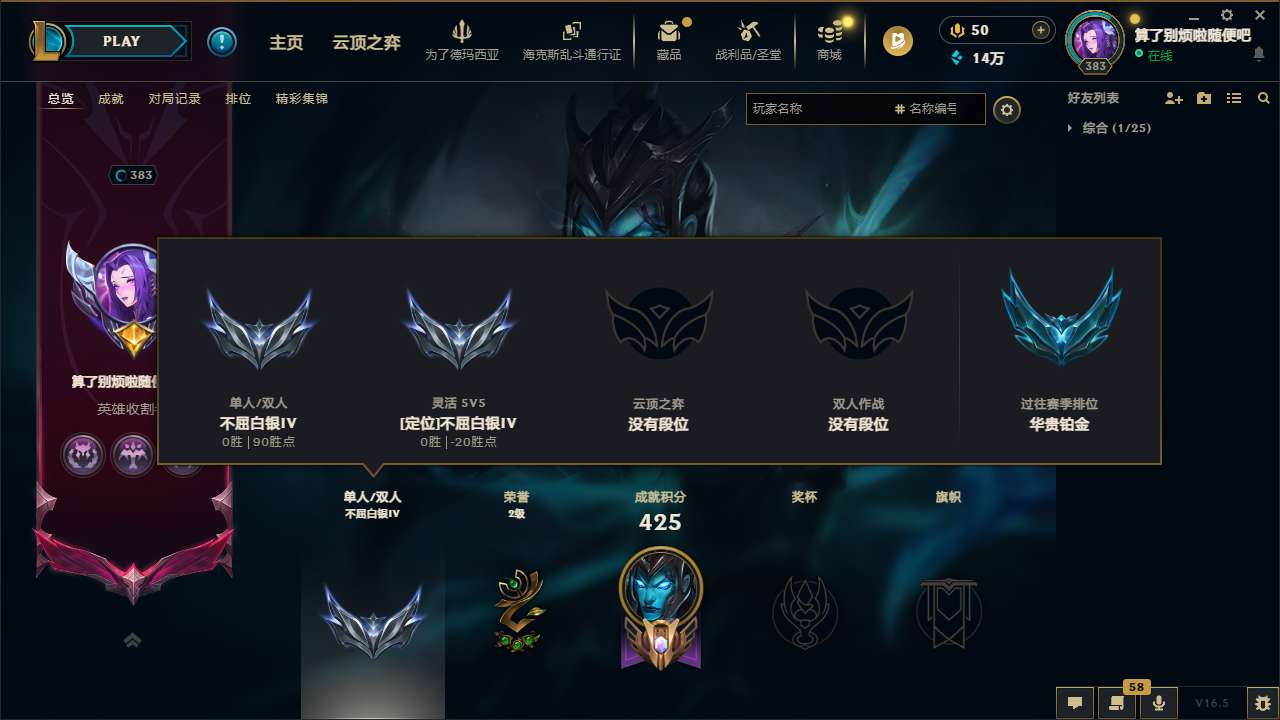Screen dimensions: 1280x720
Task: Search friends using the magnifier icon
Action: pyautogui.click(x=1263, y=97)
